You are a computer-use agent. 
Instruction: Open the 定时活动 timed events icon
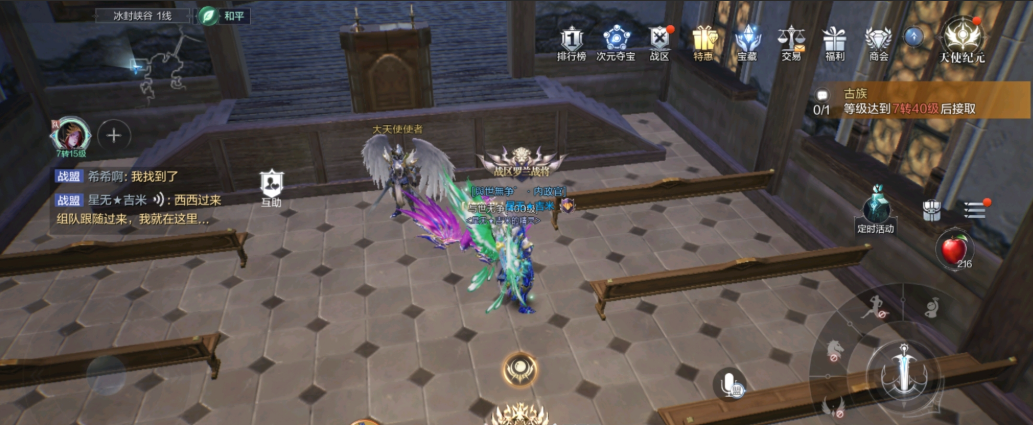point(876,209)
